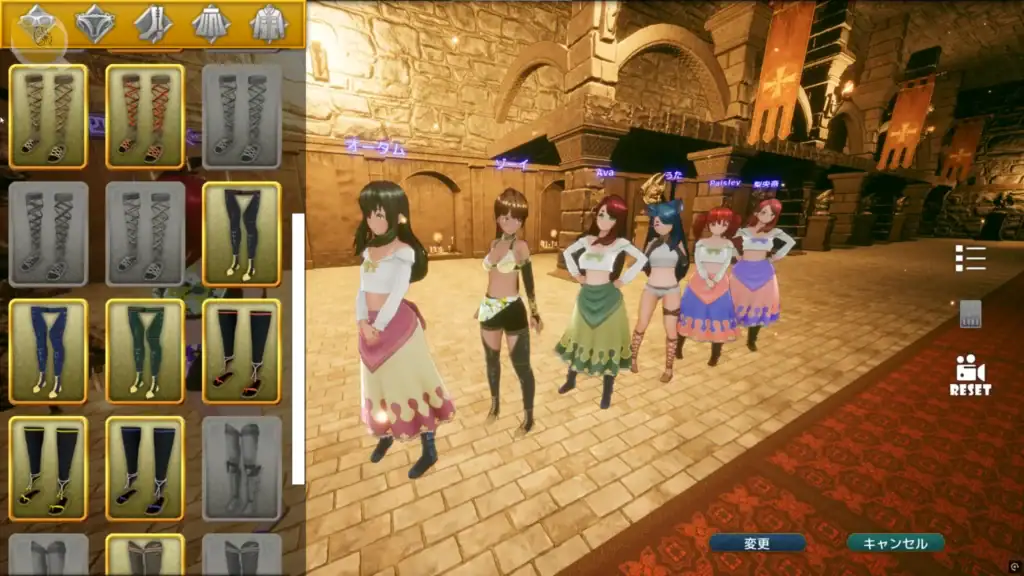The height and width of the screenshot is (576, 1024).
Task: Open the skirt category tab
Action: [211, 23]
